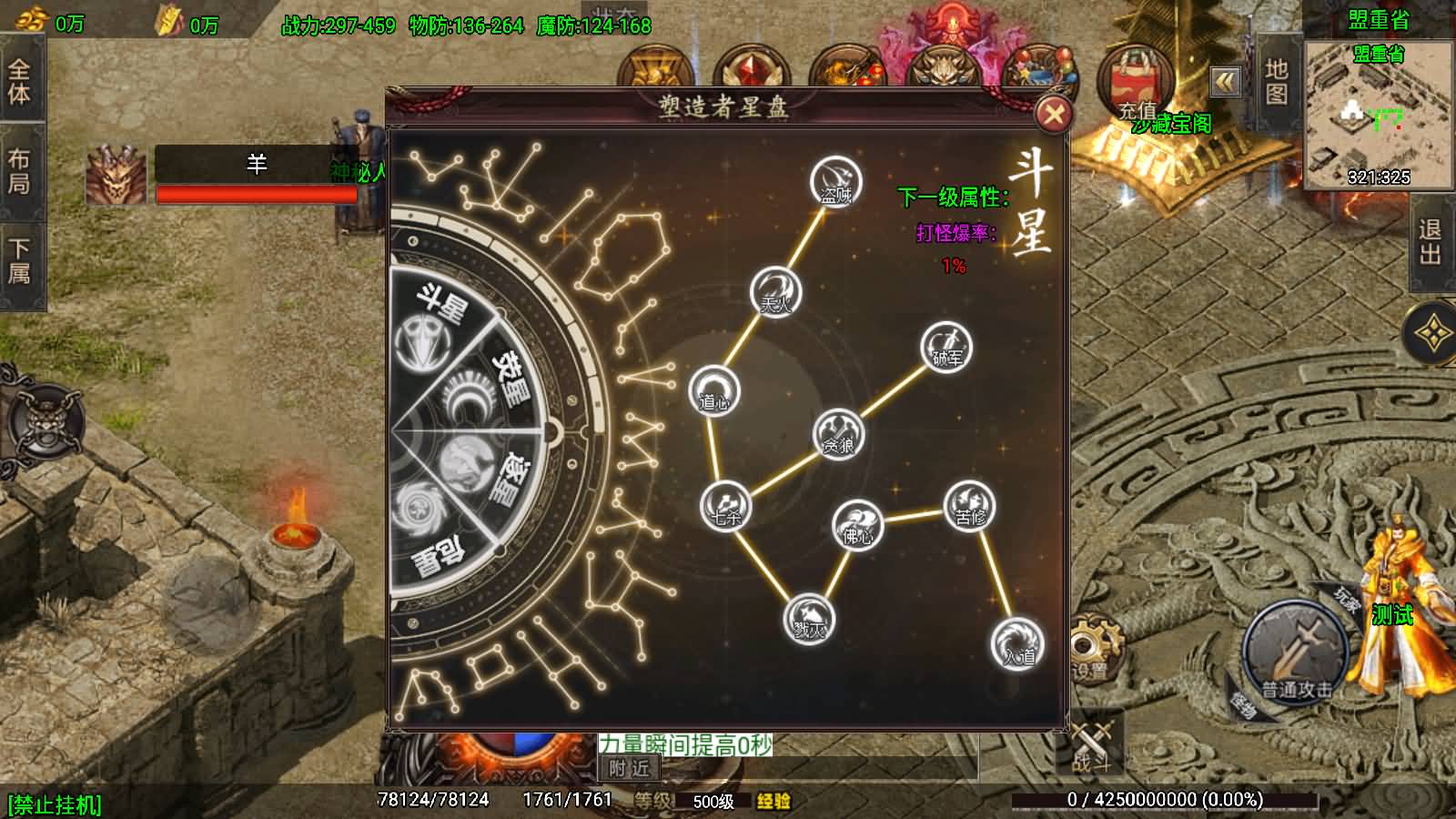This screenshot has width=1456, height=819.
Task: Select the 贪狼 star node
Action: click(x=838, y=434)
